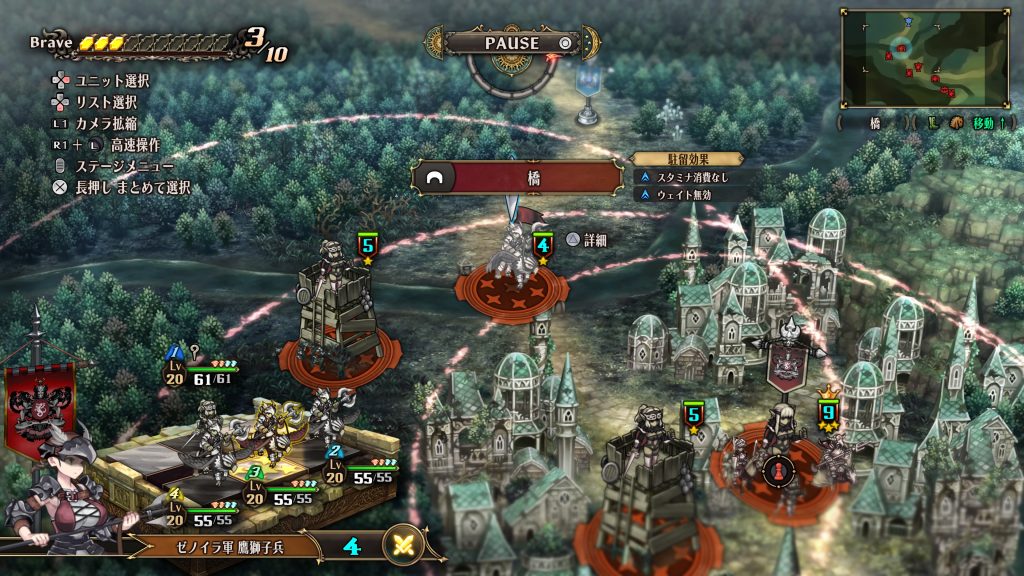Screen dimensions: 1024x576
Task: Activate the crossed swords icon in unit bar
Action: [403, 546]
